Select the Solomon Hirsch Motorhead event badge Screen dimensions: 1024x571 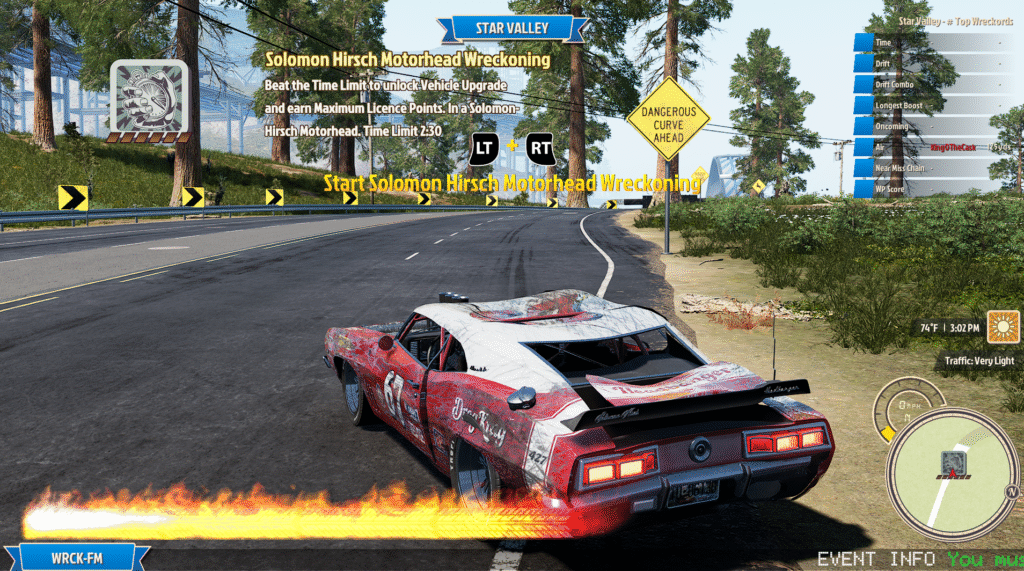(x=148, y=99)
